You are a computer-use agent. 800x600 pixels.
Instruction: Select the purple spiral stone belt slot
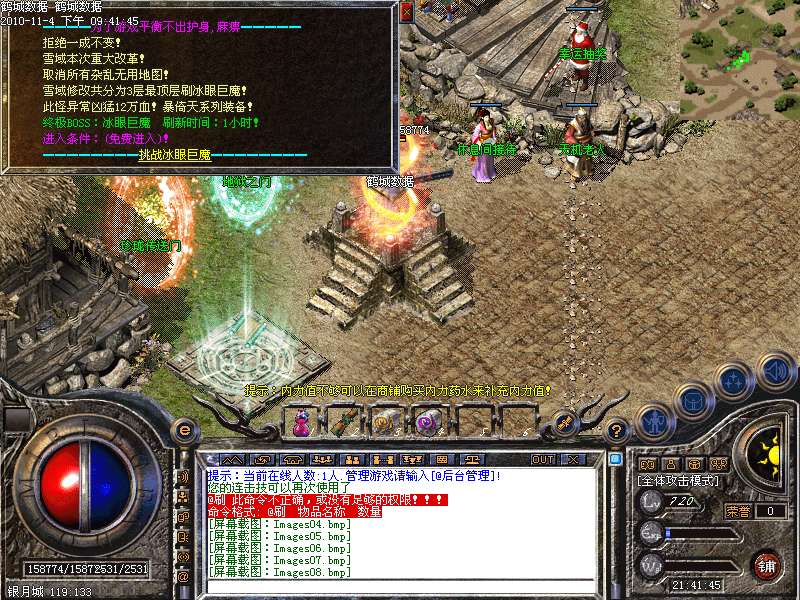pyautogui.click(x=426, y=424)
